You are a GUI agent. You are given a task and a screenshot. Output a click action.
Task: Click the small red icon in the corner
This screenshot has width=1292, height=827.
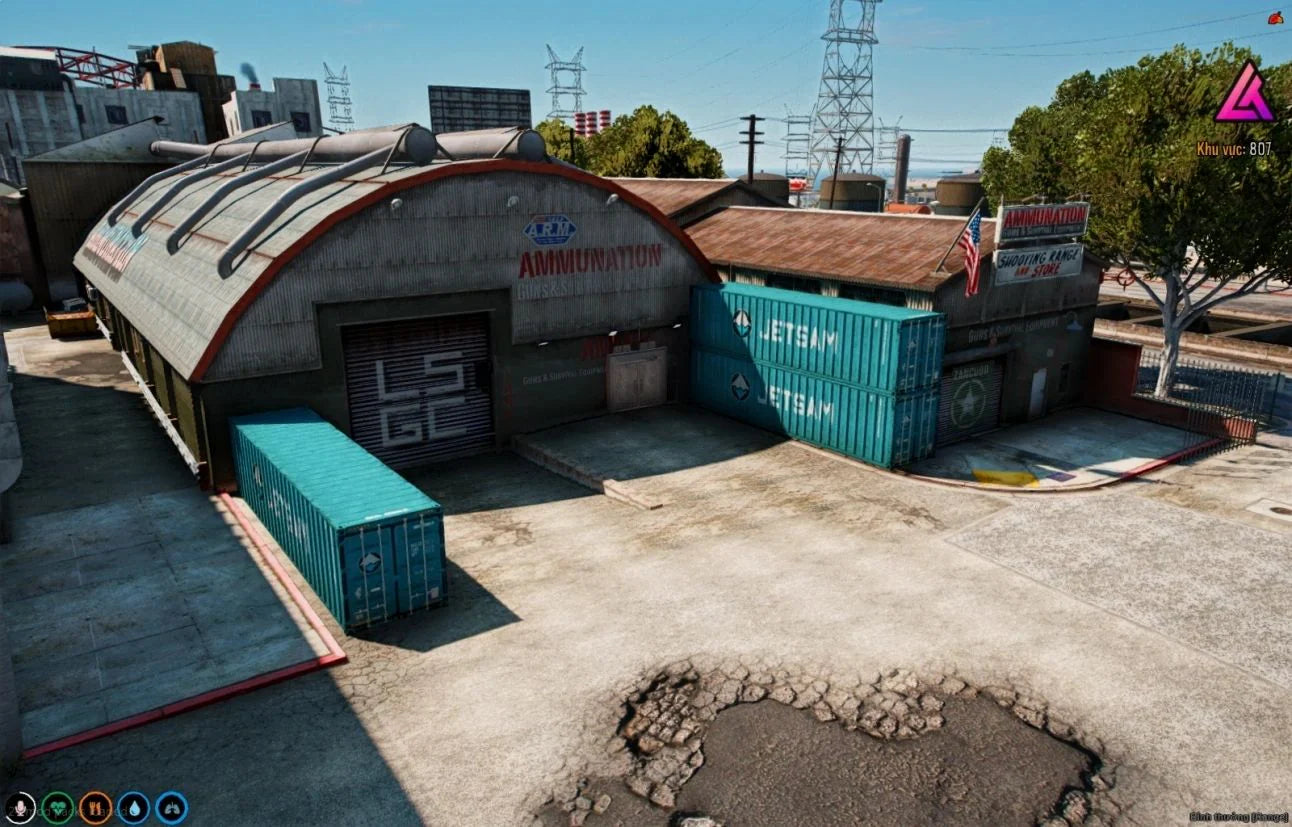pos(1275,17)
